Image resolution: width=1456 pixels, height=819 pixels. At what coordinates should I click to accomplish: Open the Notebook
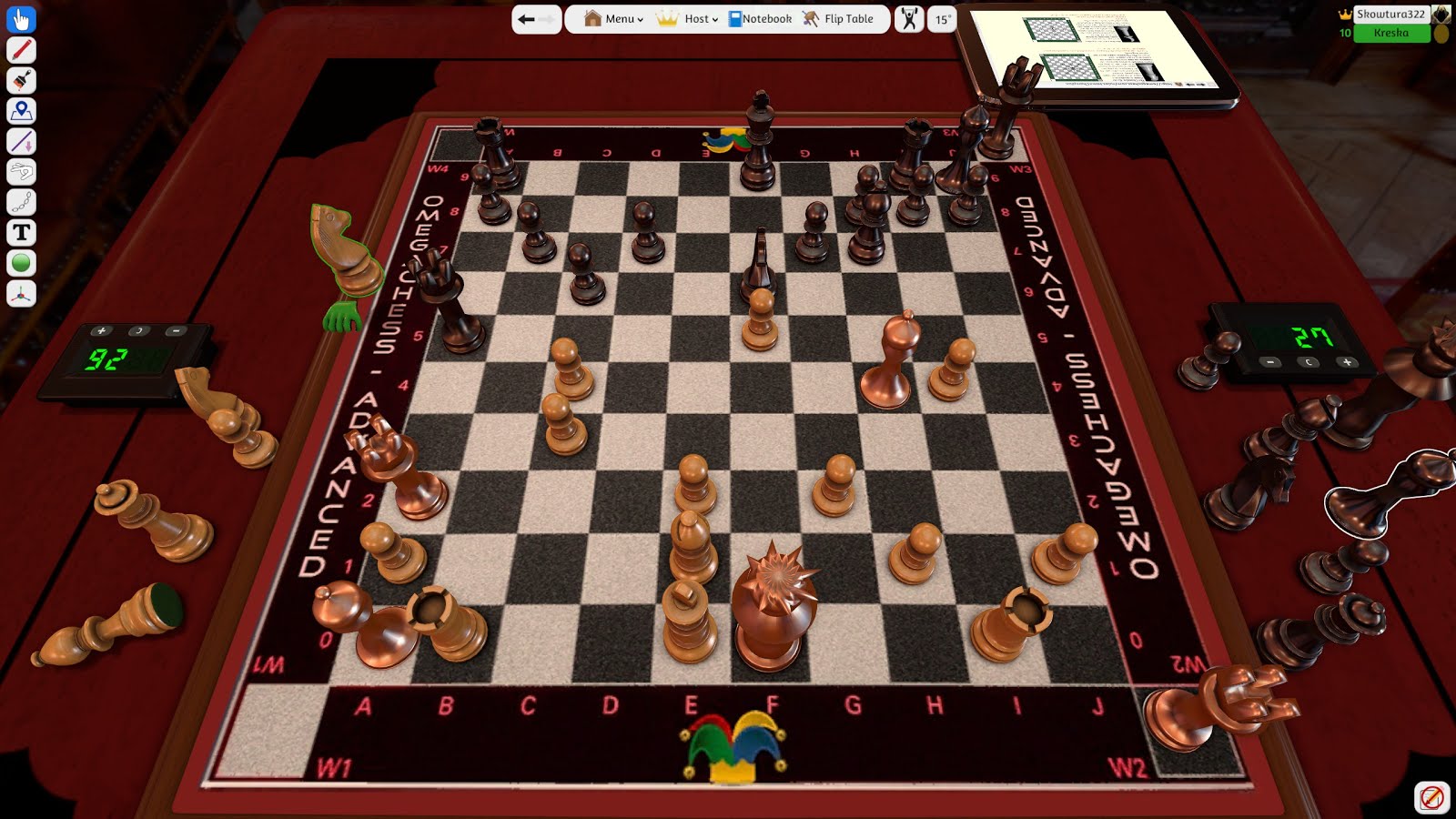tap(758, 16)
